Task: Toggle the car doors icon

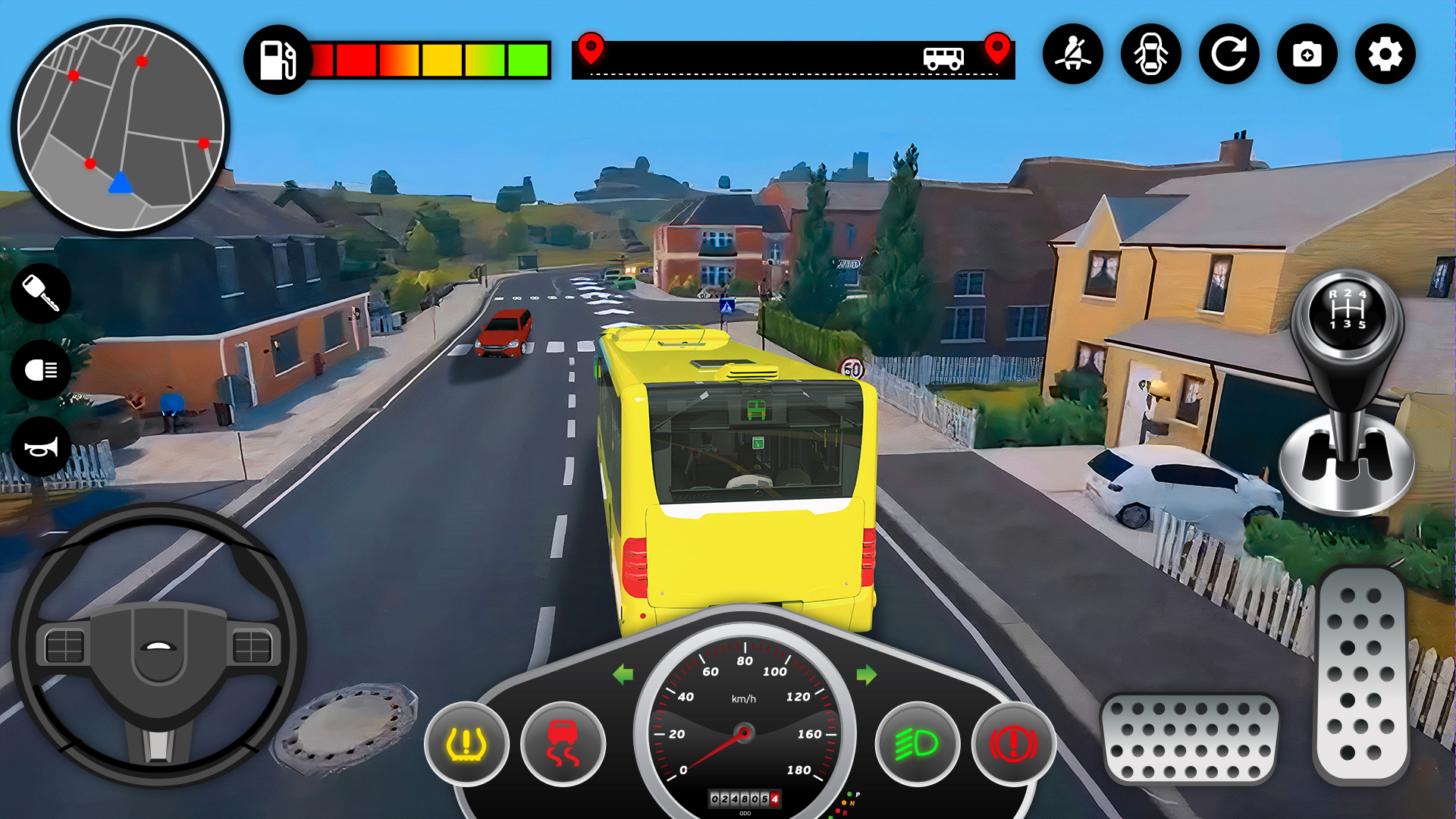Action: pyautogui.click(x=1150, y=55)
